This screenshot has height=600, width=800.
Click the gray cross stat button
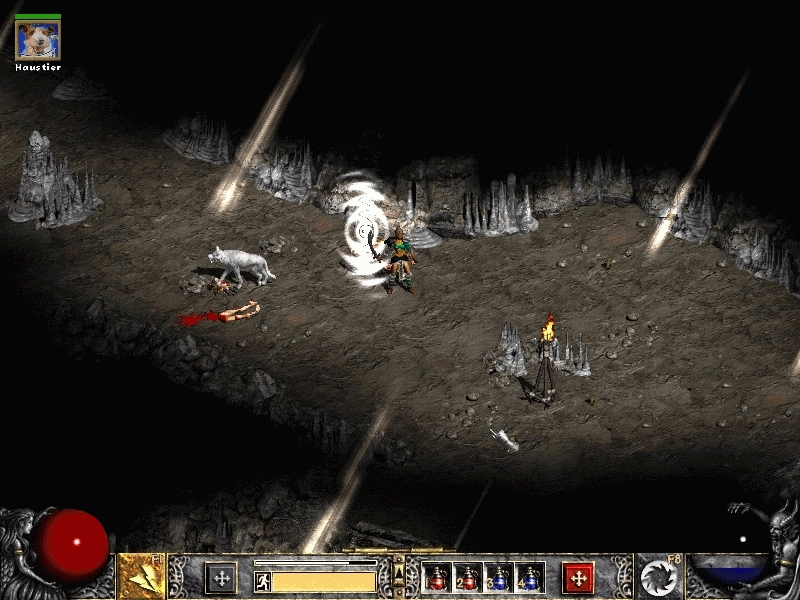221,578
